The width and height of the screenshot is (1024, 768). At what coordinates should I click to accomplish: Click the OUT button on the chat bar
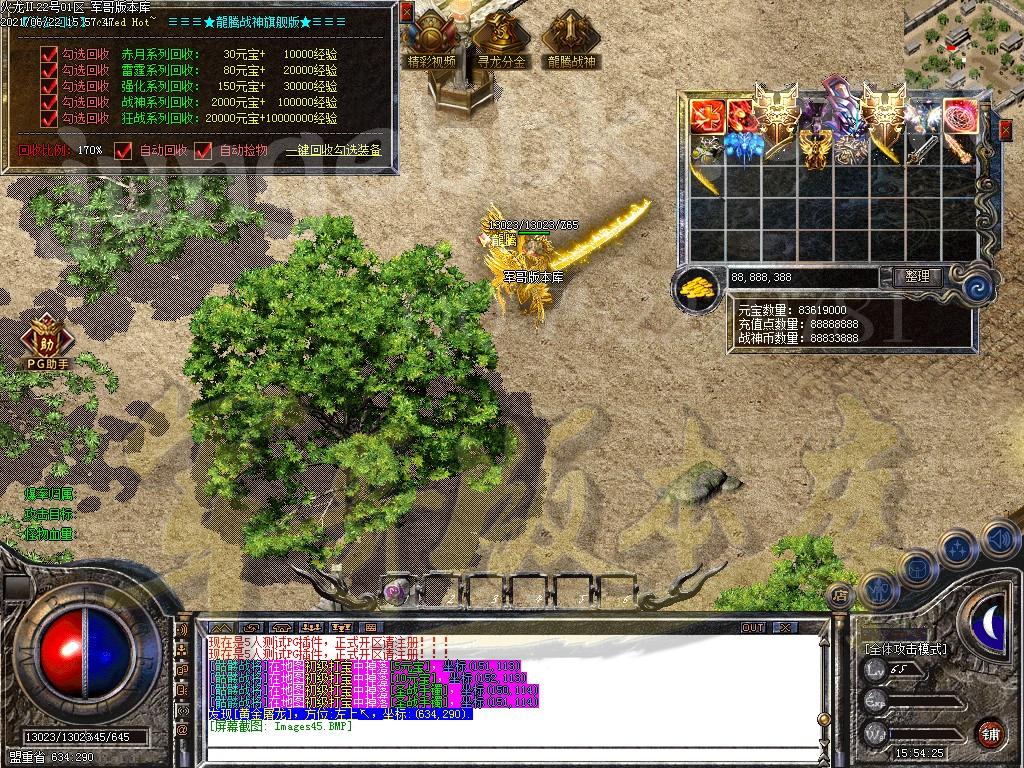pos(752,627)
